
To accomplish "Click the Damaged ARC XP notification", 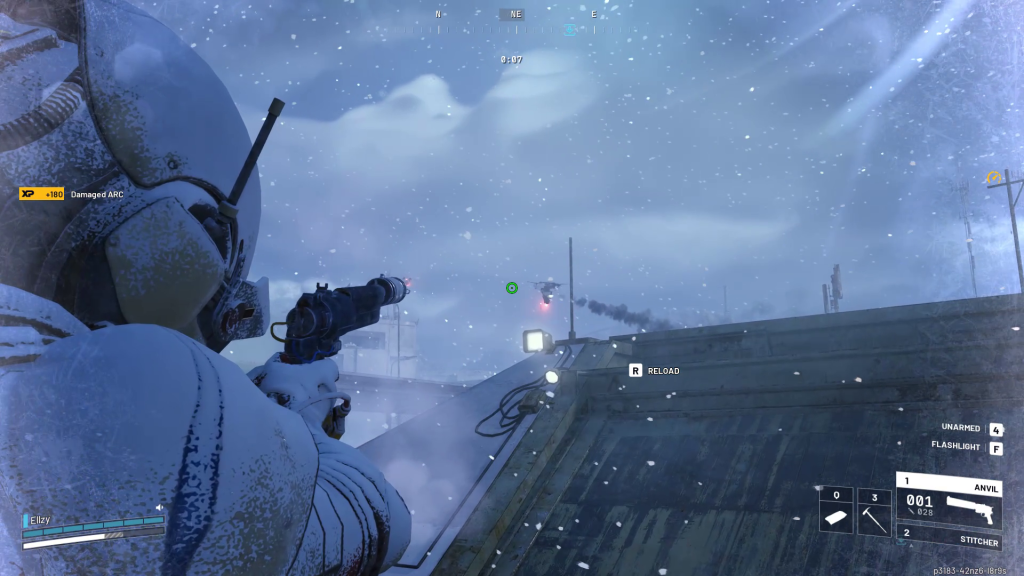I will pyautogui.click(x=72, y=194).
